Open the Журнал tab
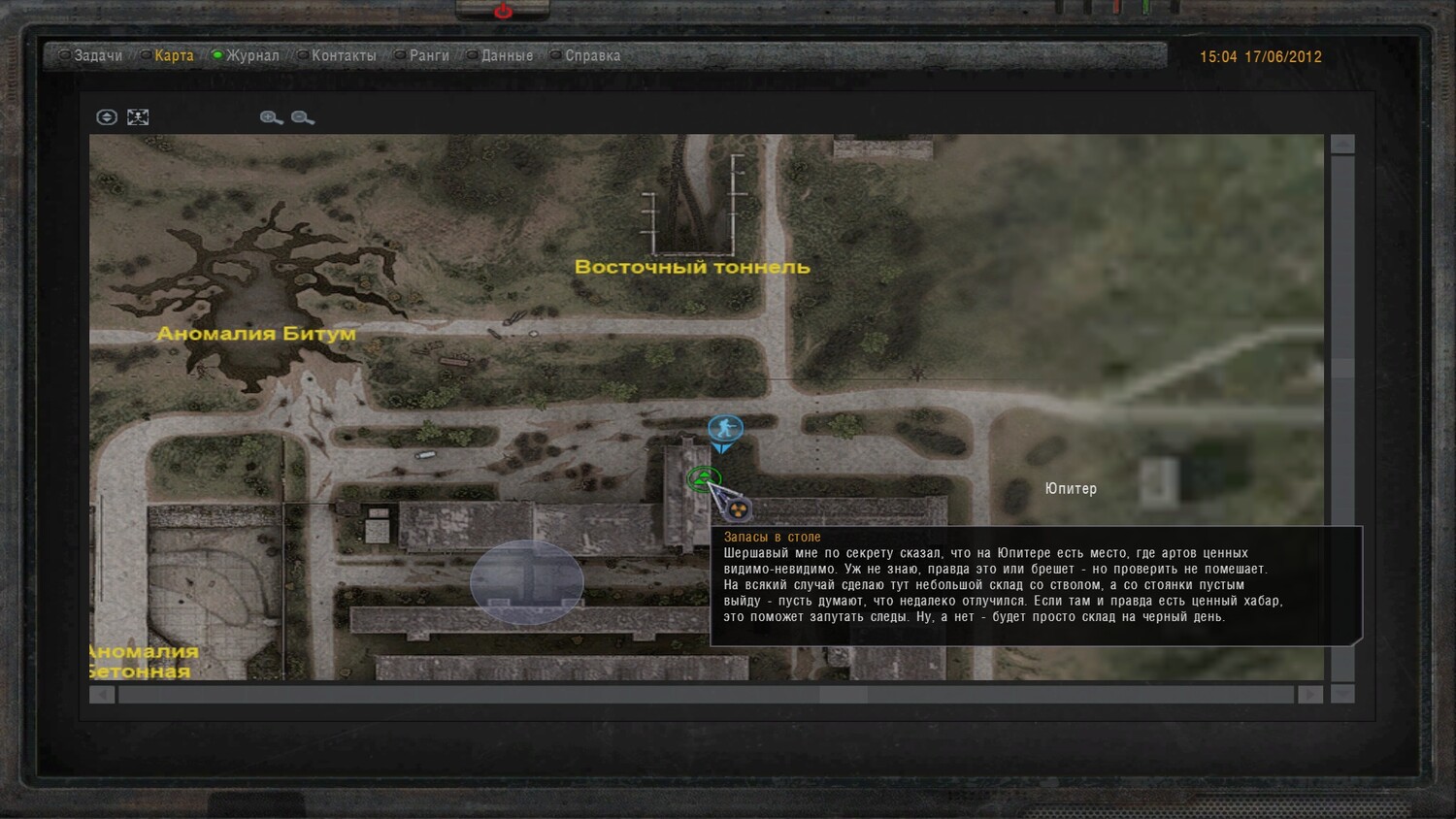This screenshot has height=819, width=1456. coord(252,56)
